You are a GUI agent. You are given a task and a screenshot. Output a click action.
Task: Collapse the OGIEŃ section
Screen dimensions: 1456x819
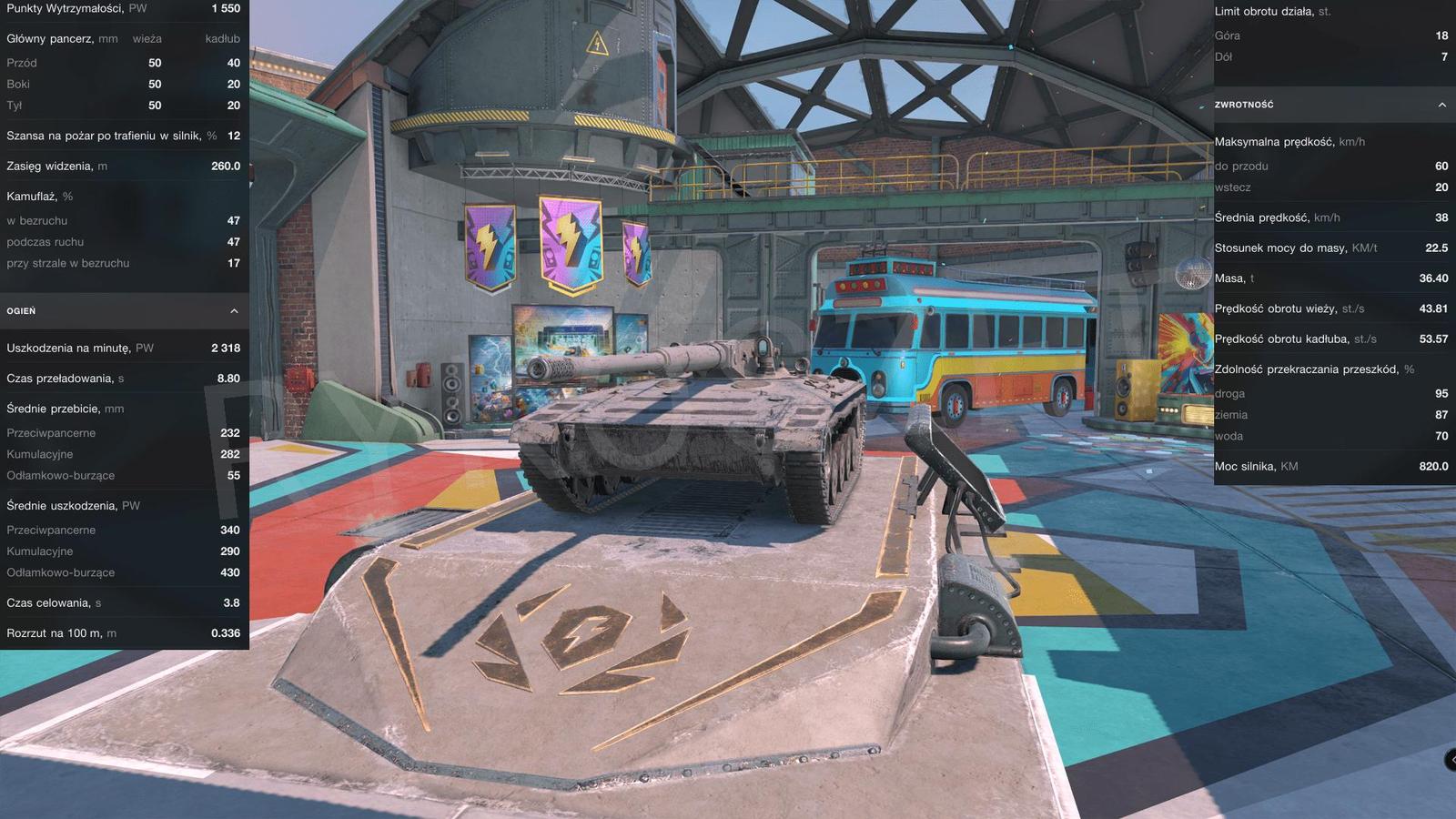234,310
